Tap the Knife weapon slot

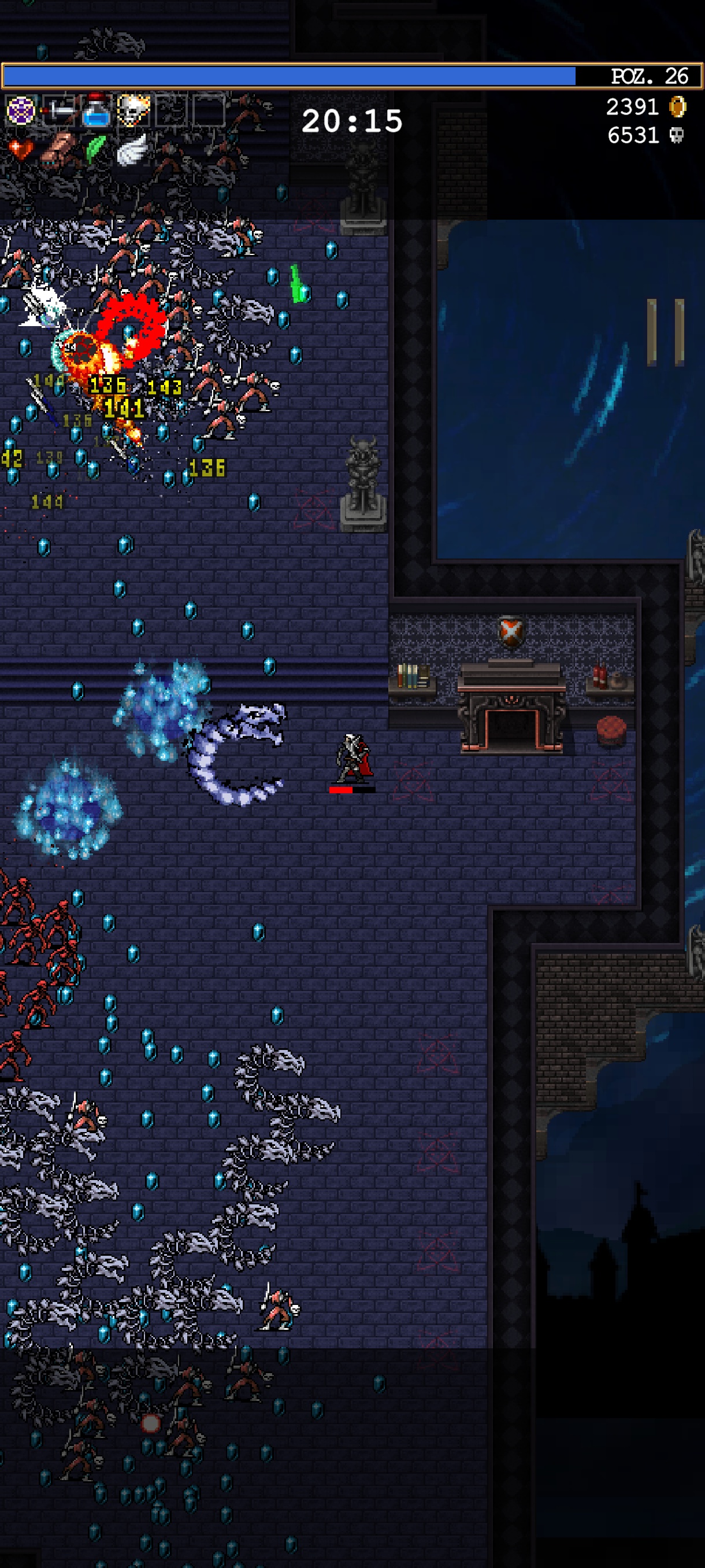[x=59, y=111]
